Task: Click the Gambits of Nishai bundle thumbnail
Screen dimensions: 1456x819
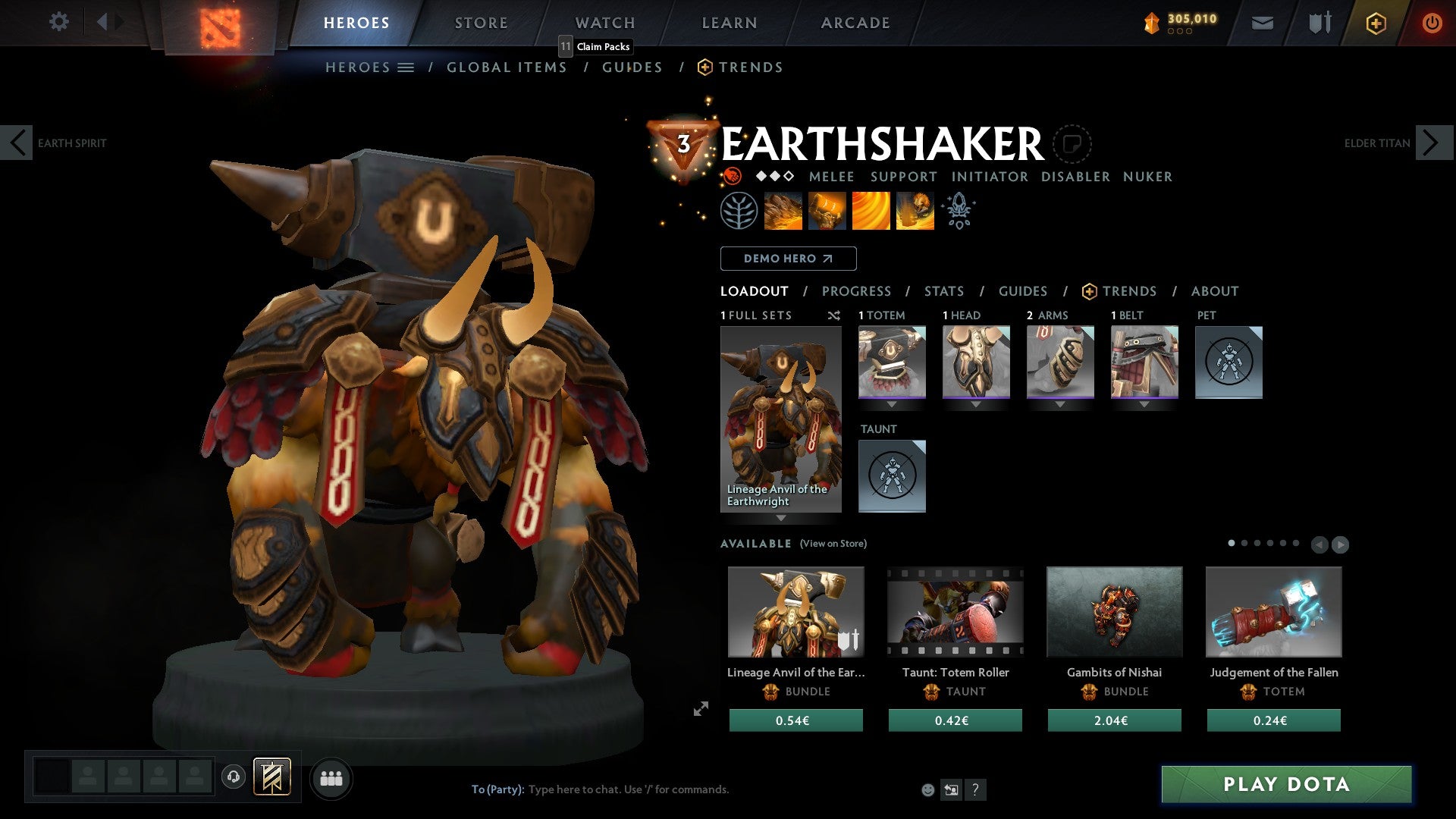Action: point(1113,611)
